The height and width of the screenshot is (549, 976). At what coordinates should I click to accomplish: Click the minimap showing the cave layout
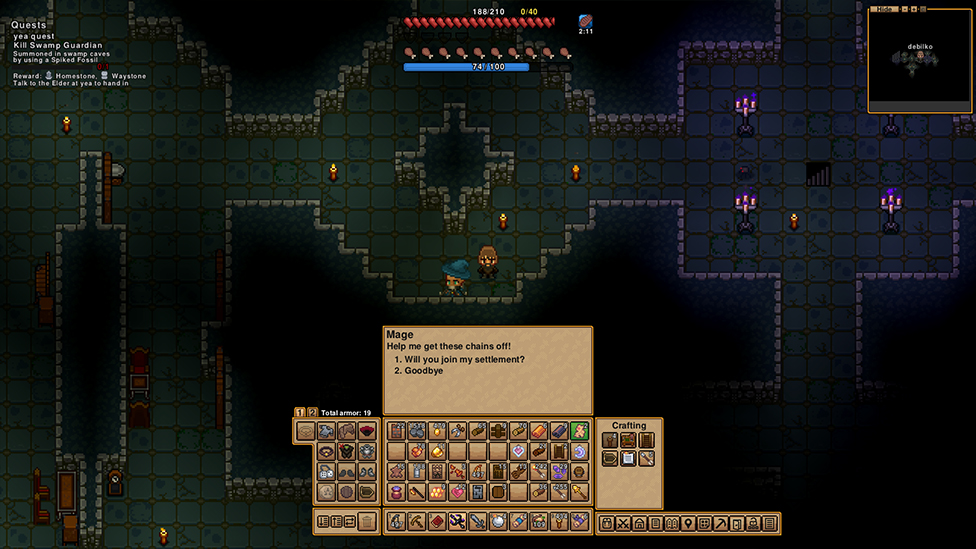tap(919, 60)
